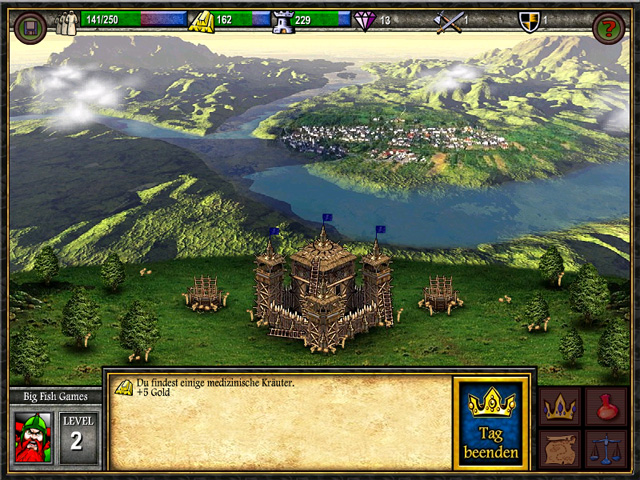Screen dimensions: 640x480
Task: Open help with the red question mark
Action: coord(608,28)
